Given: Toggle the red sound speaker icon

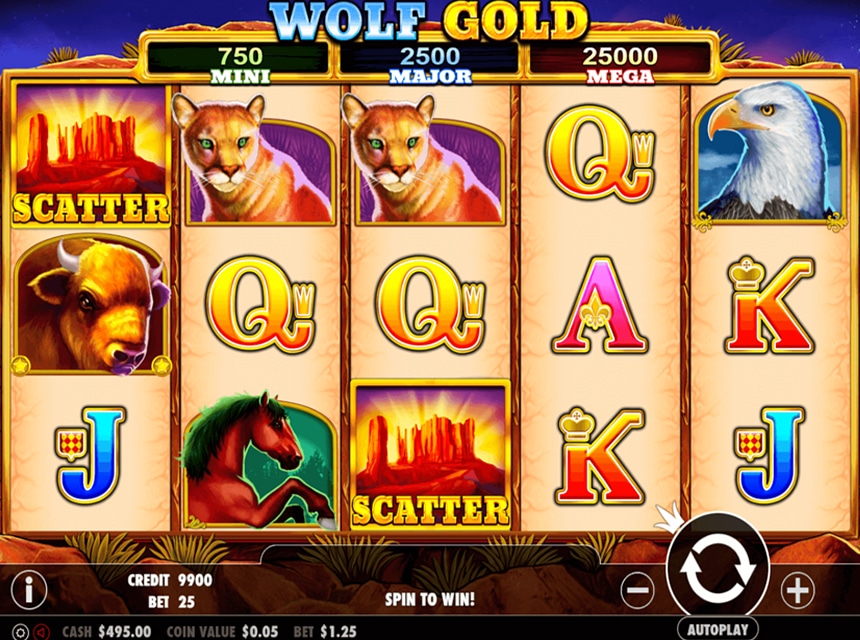Looking at the screenshot, I should pyautogui.click(x=42, y=632).
